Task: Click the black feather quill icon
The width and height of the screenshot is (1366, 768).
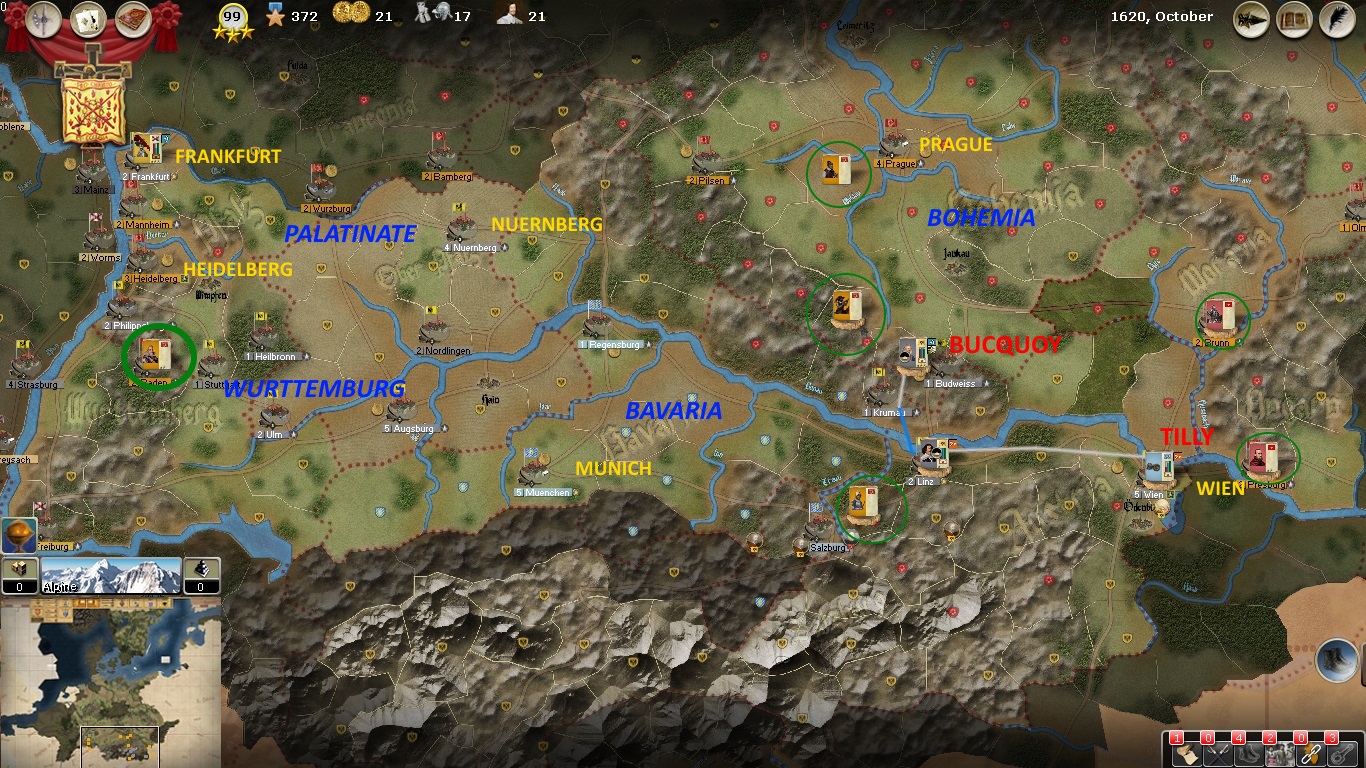Action: tap(1336, 19)
